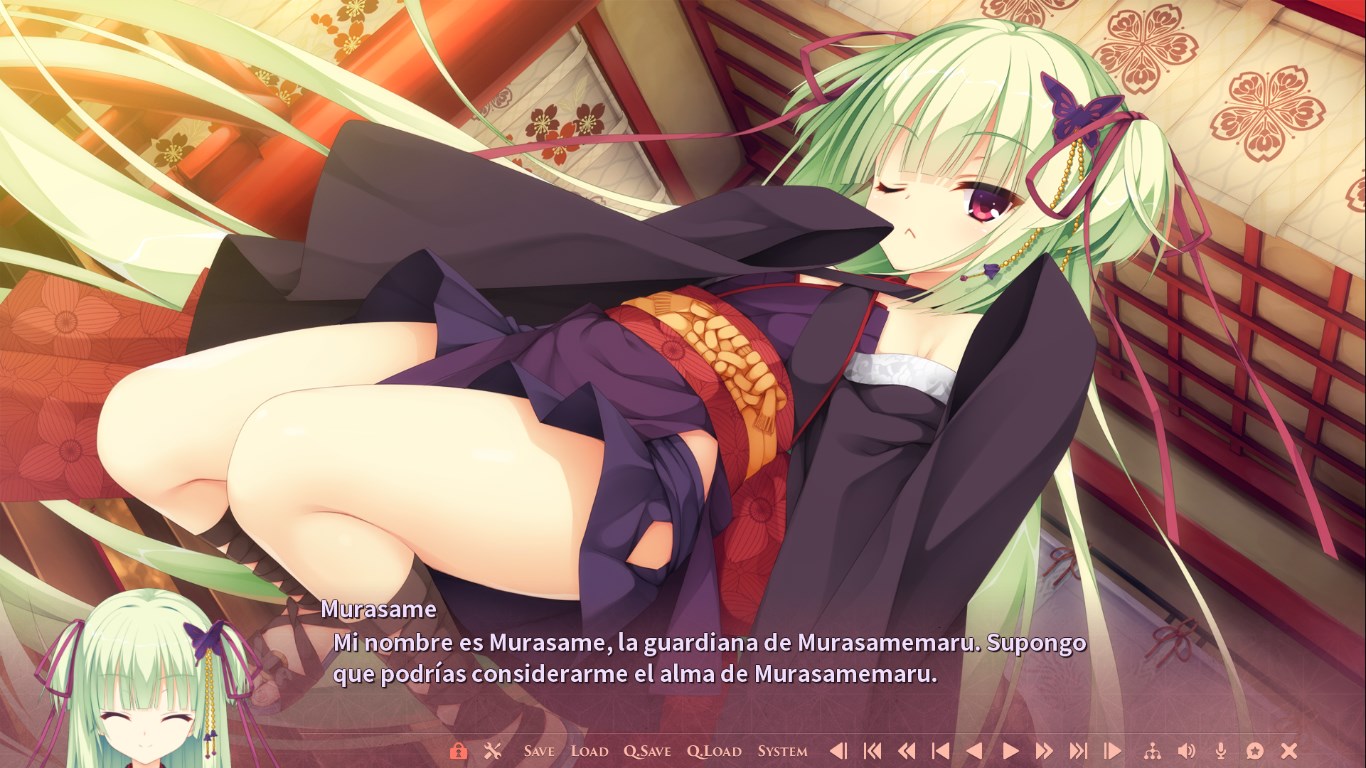1366x768 pixels.
Task: Go back with the single left triangle
Action: click(x=974, y=751)
